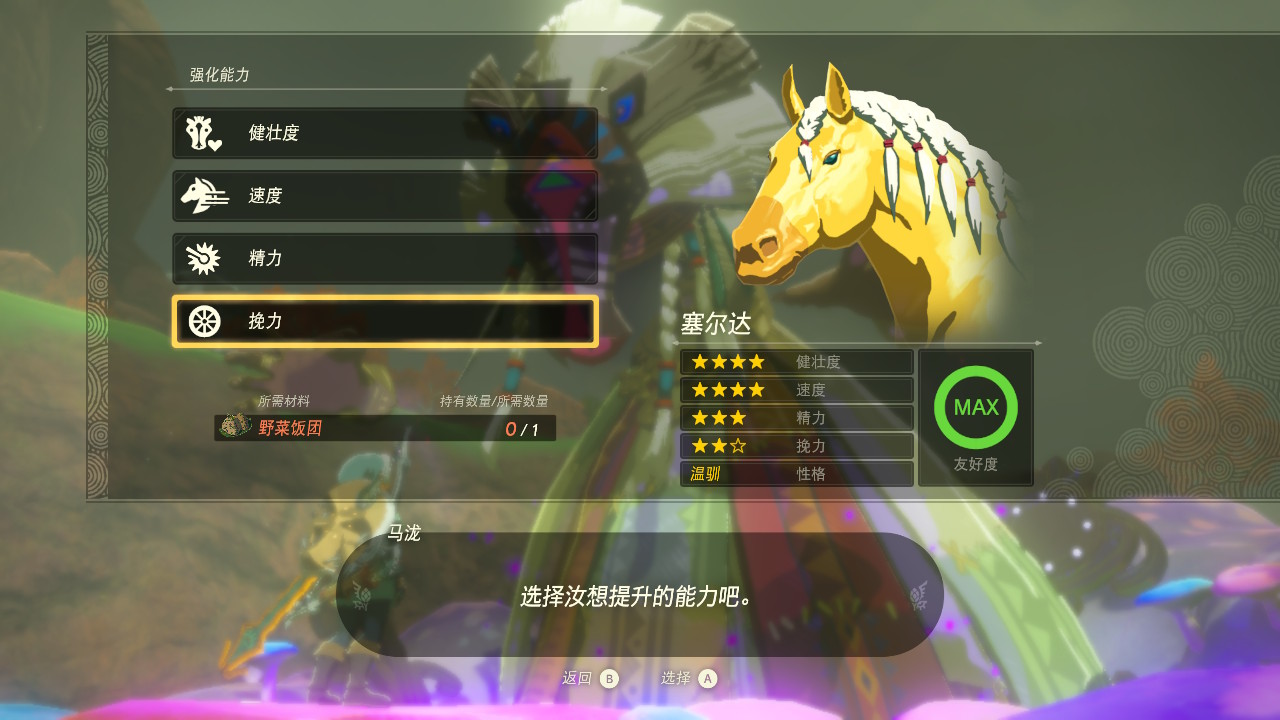Image resolution: width=1280 pixels, height=720 pixels.
Task: Advance the 马泷 dialogue box
Action: click(x=640, y=596)
